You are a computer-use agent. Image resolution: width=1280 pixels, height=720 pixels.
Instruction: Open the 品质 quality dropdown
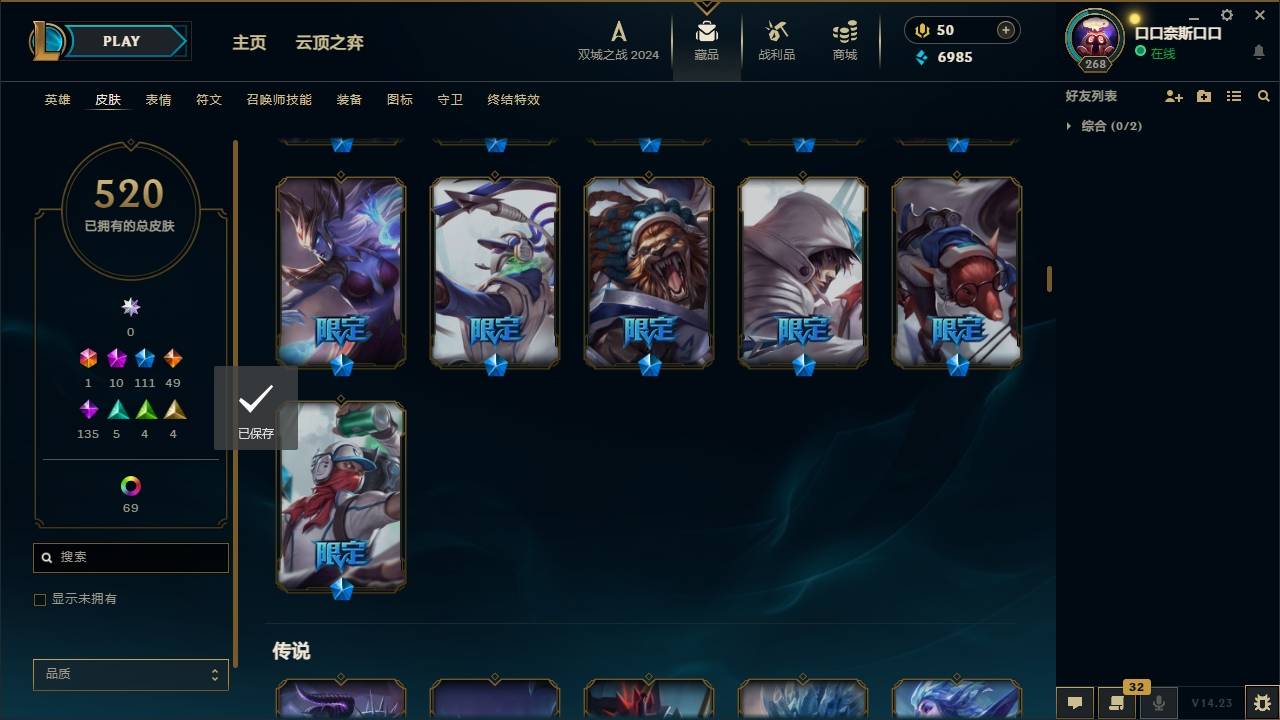(130, 674)
